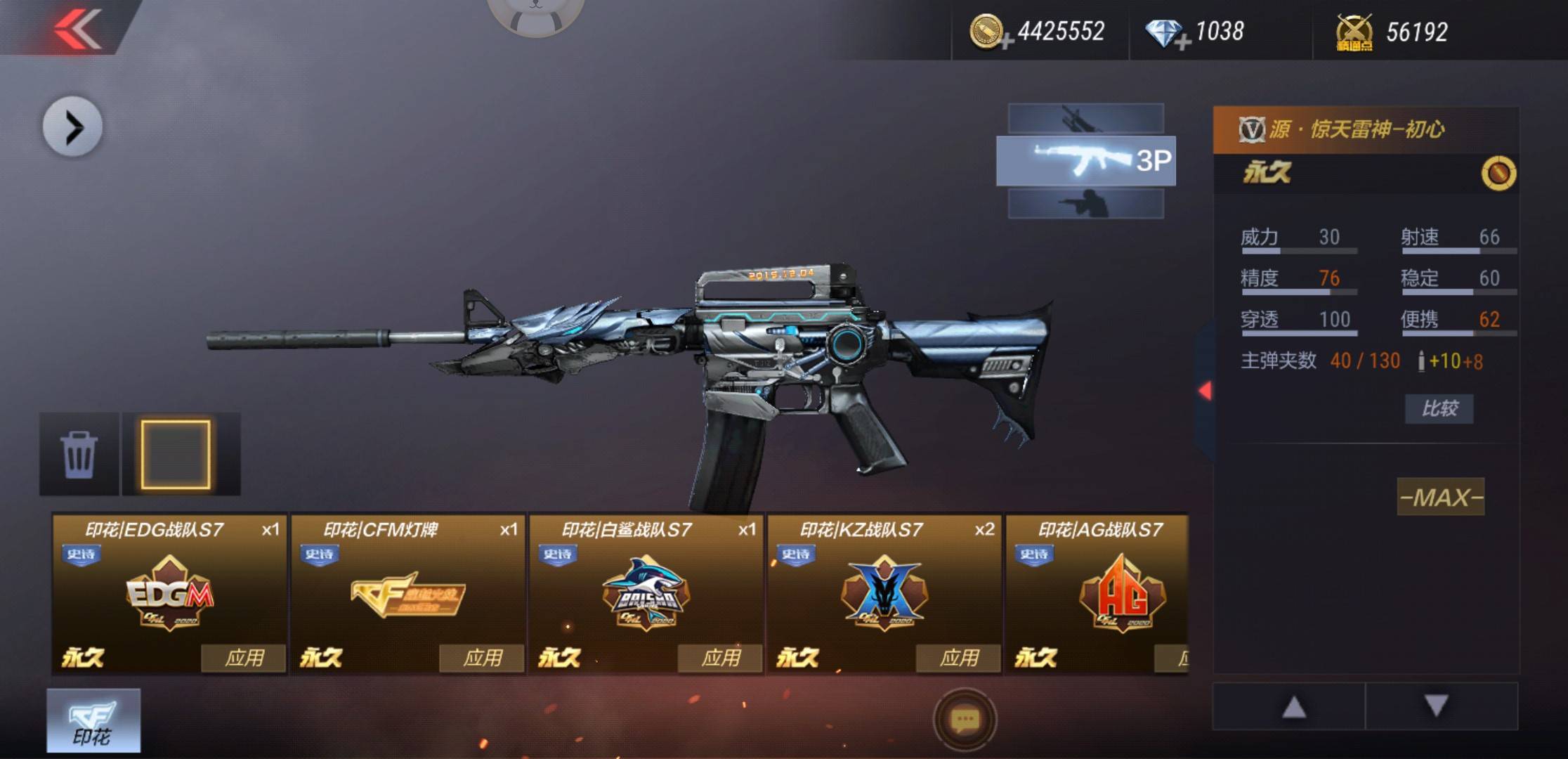
Task: Add diamonds with the plus icon
Action: pyautogui.click(x=1182, y=42)
